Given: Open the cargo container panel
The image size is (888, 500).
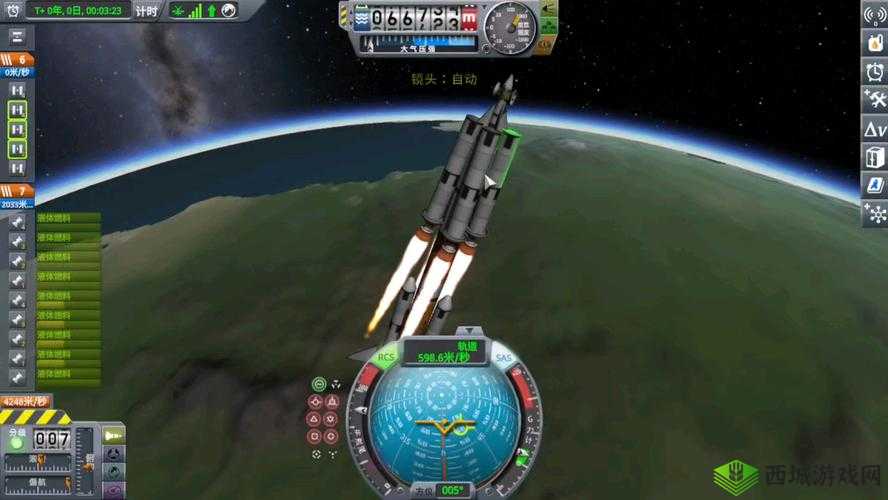Looking at the screenshot, I should click(874, 157).
